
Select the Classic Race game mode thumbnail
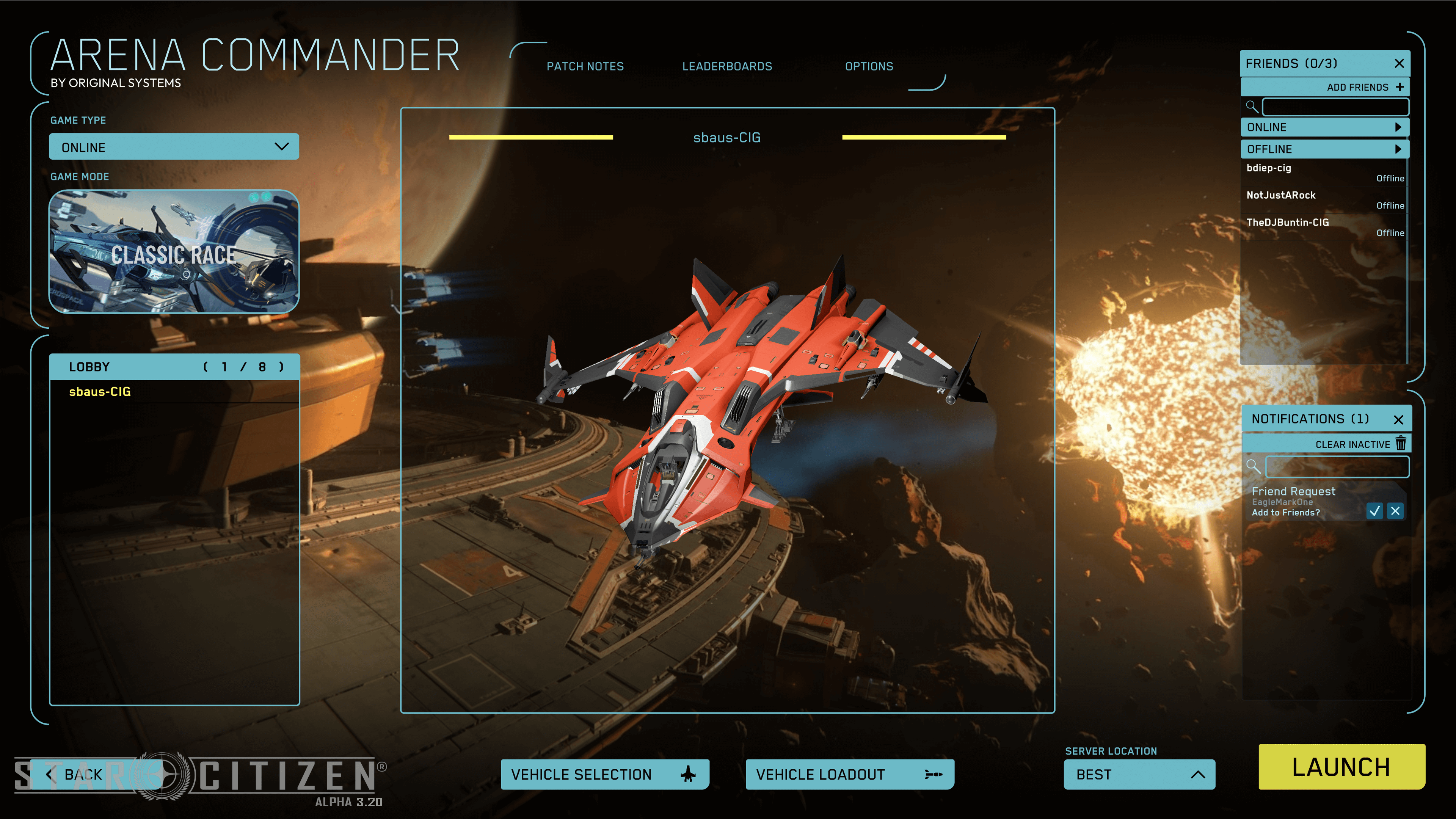point(174,252)
